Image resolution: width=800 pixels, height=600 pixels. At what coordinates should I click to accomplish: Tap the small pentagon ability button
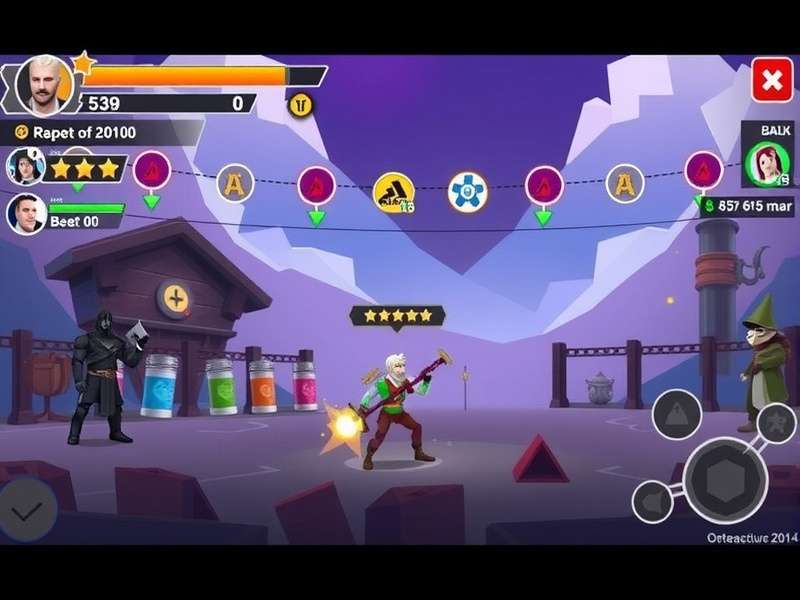(652, 500)
